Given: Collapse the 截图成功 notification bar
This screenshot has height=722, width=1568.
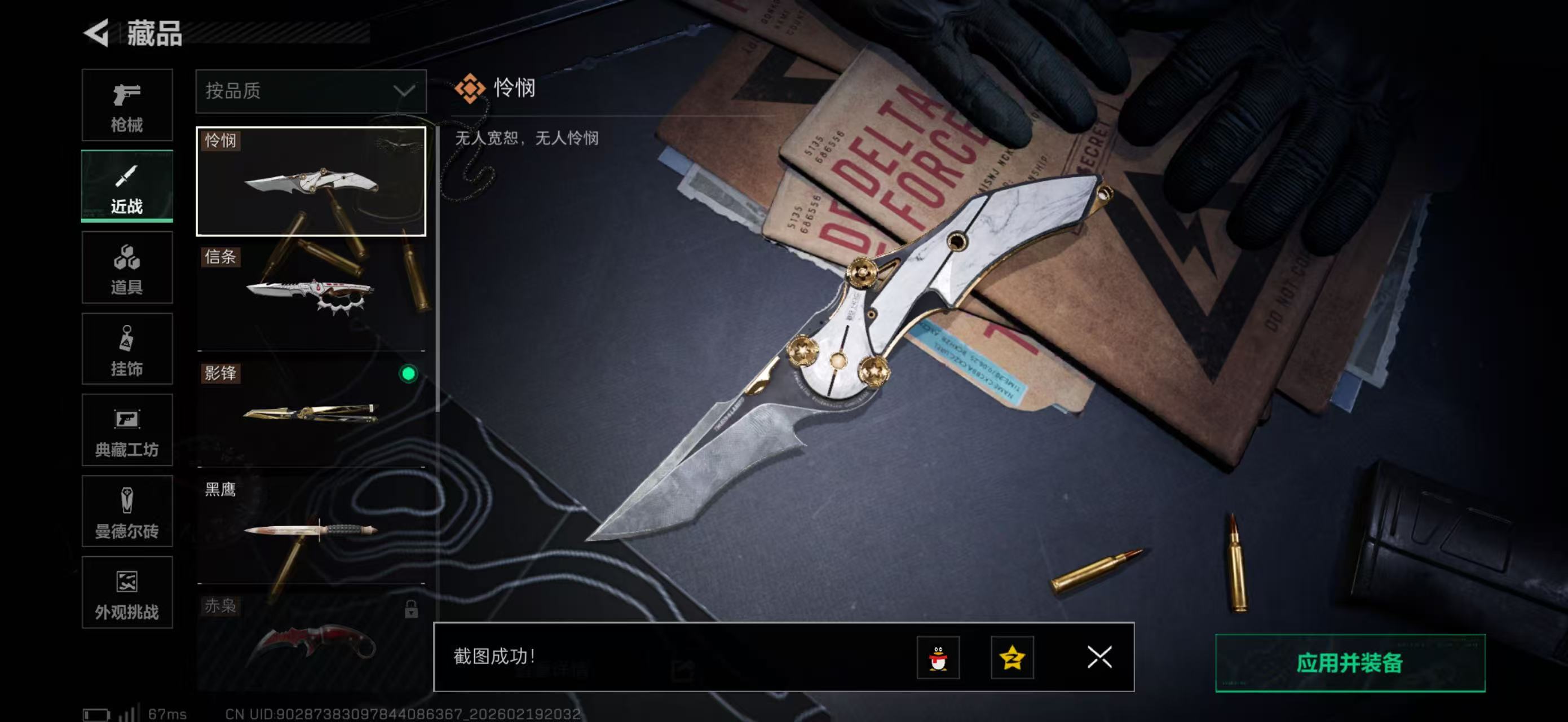Looking at the screenshot, I should coord(1098,658).
